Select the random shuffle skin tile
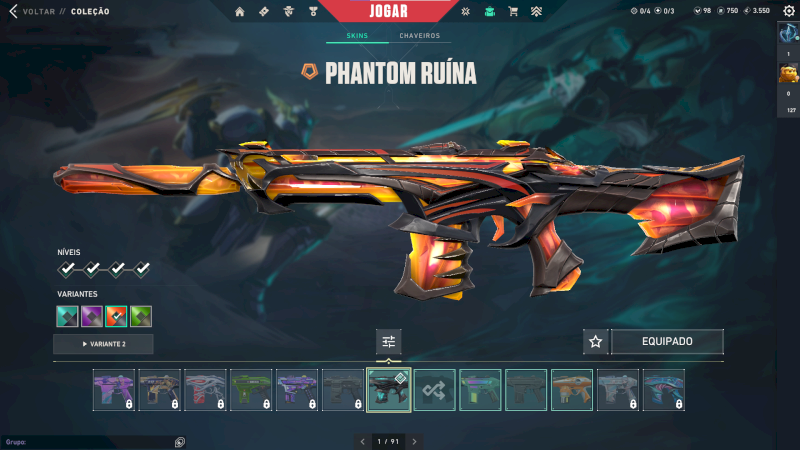The image size is (800, 450). click(435, 390)
